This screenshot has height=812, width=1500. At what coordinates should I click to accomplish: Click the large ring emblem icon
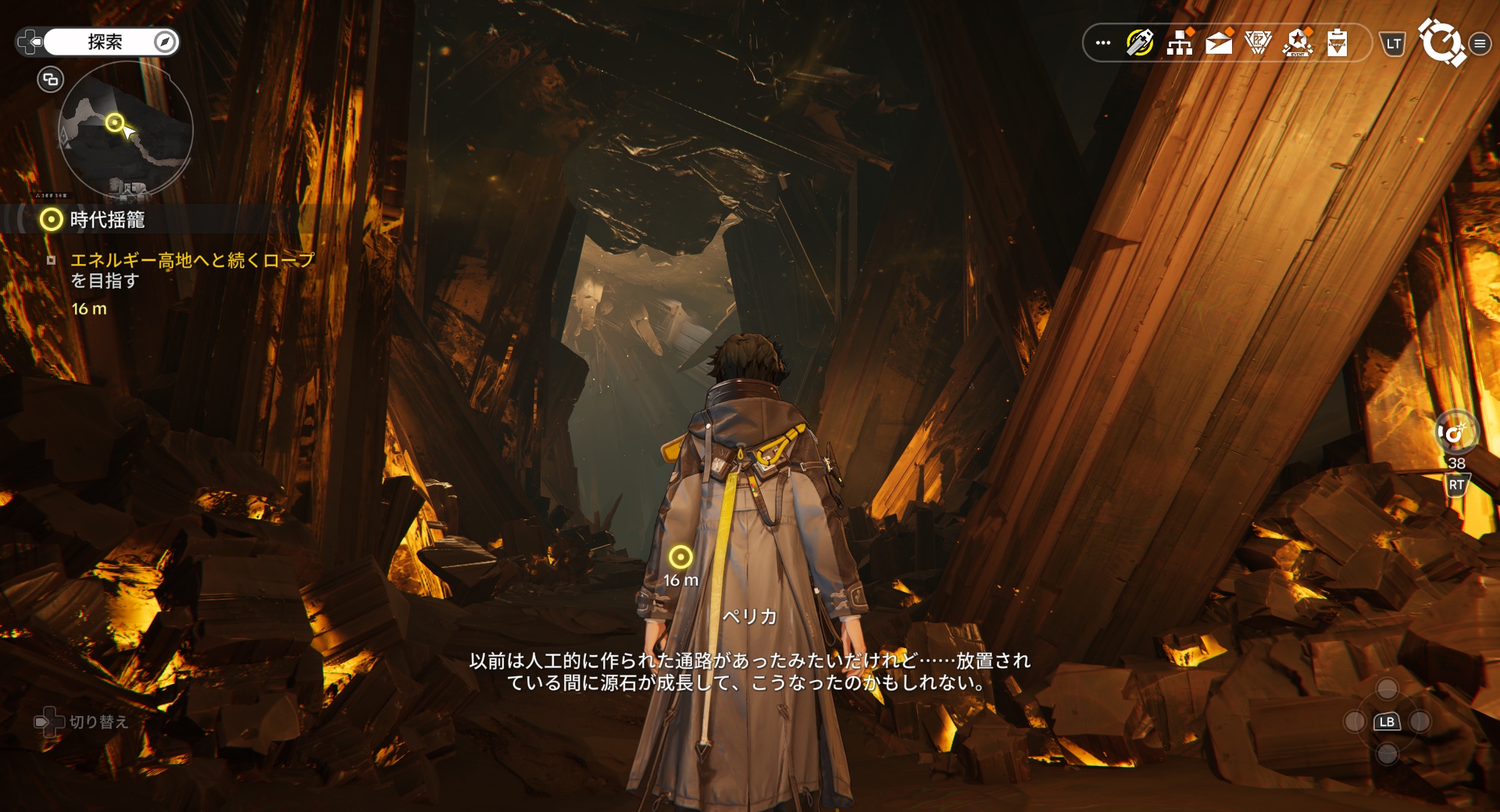pos(1441,42)
